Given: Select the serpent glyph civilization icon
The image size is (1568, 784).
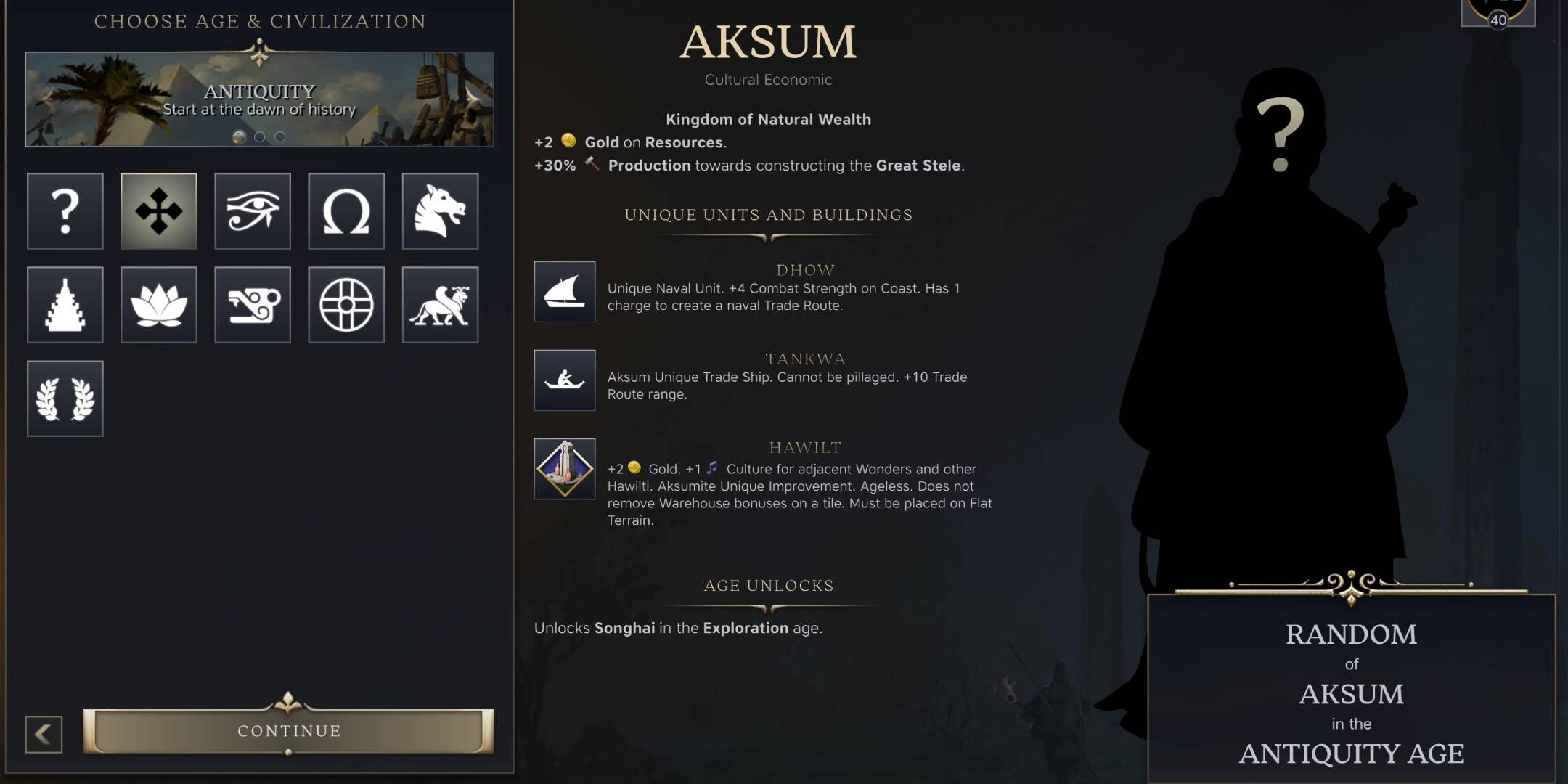Looking at the screenshot, I should [x=252, y=305].
